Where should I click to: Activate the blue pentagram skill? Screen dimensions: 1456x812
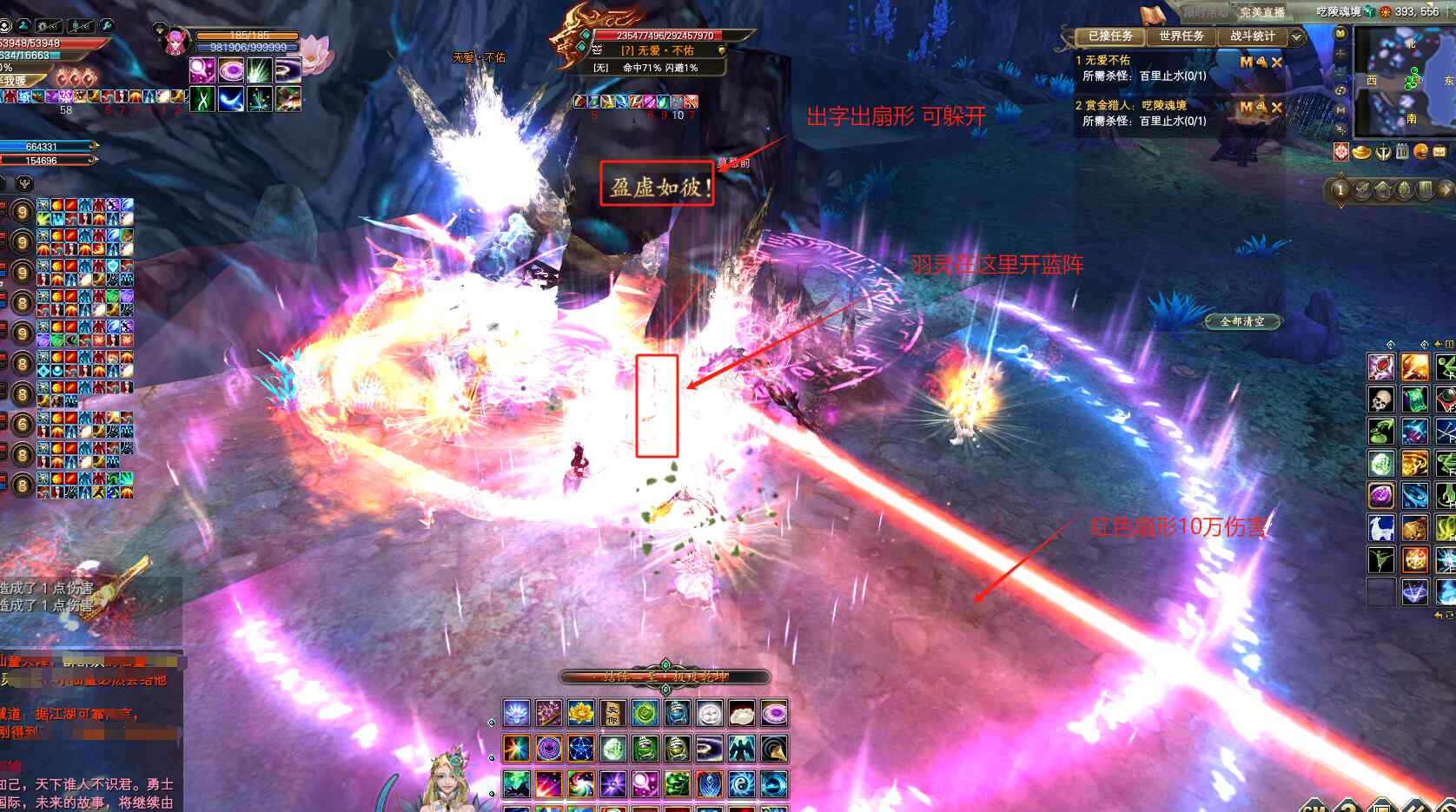coord(580,748)
